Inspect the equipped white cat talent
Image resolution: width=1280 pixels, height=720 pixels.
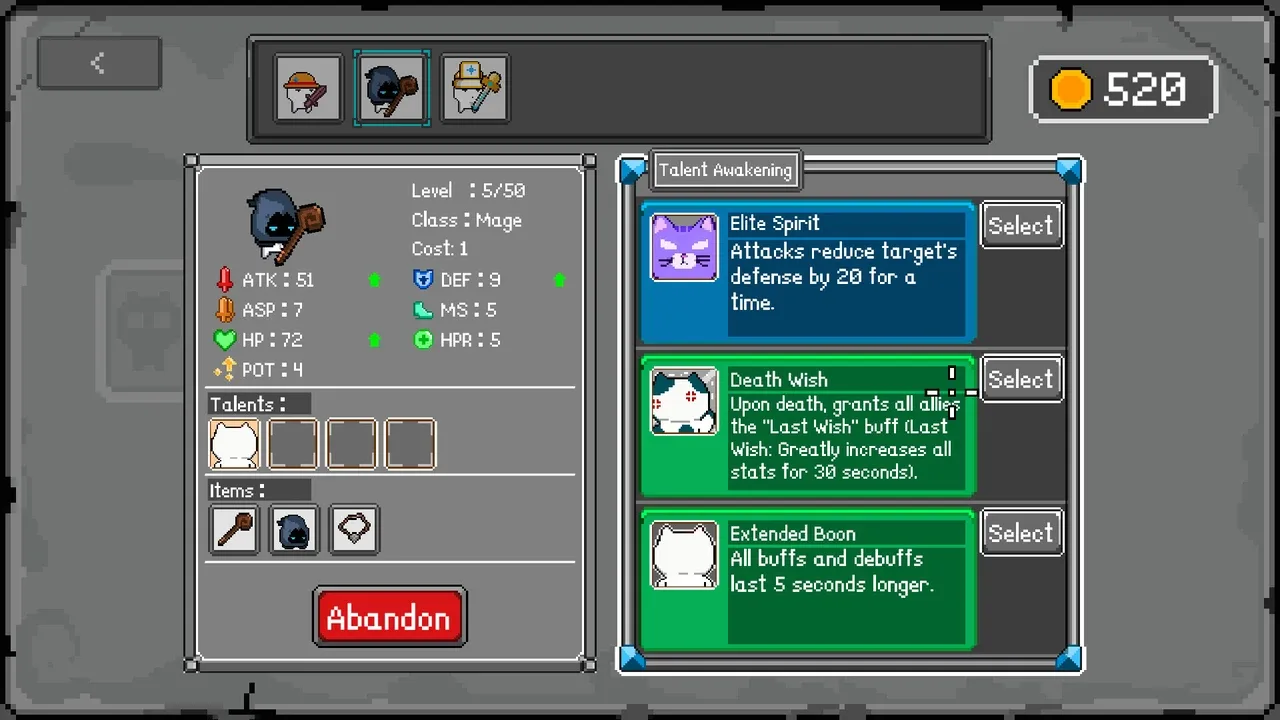[234, 444]
